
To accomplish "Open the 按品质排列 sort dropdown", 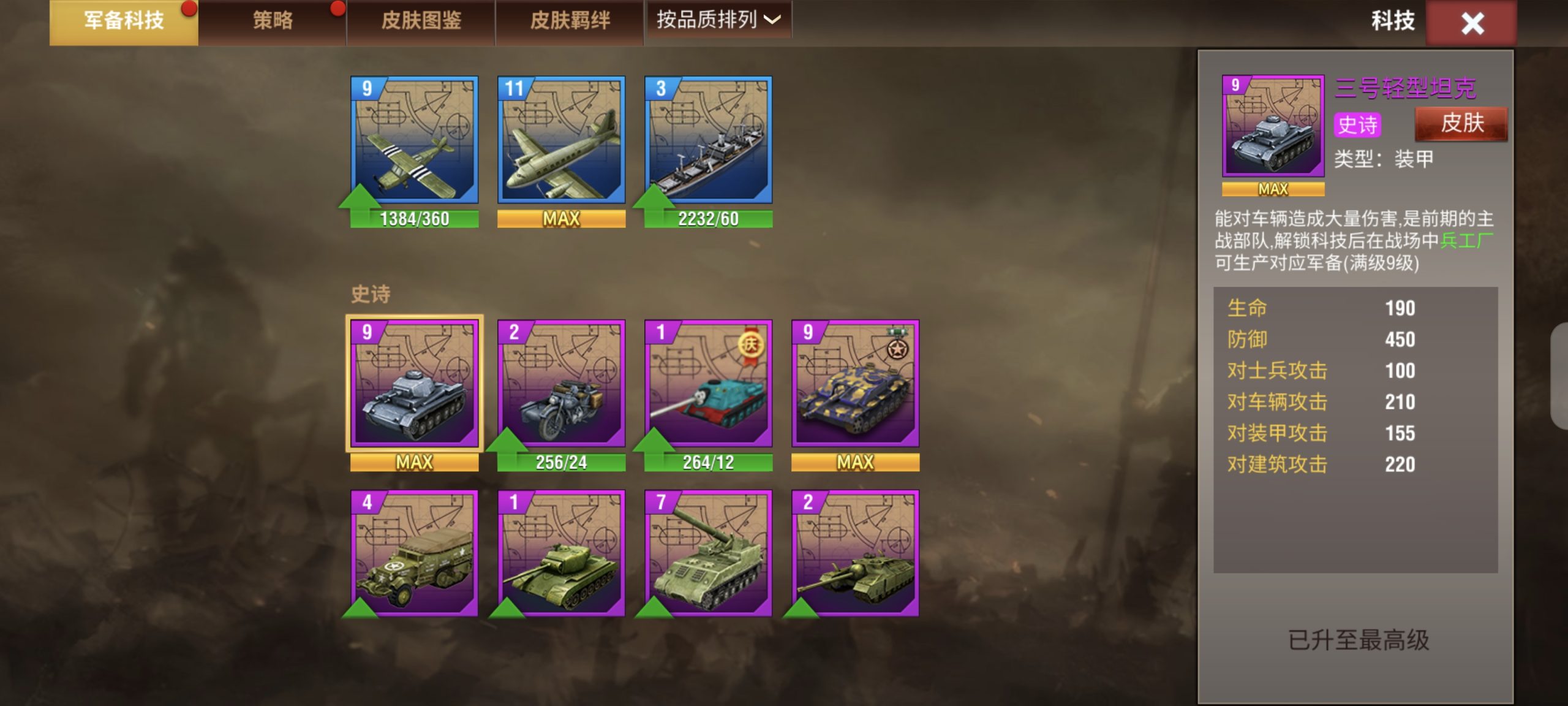I will [718, 20].
